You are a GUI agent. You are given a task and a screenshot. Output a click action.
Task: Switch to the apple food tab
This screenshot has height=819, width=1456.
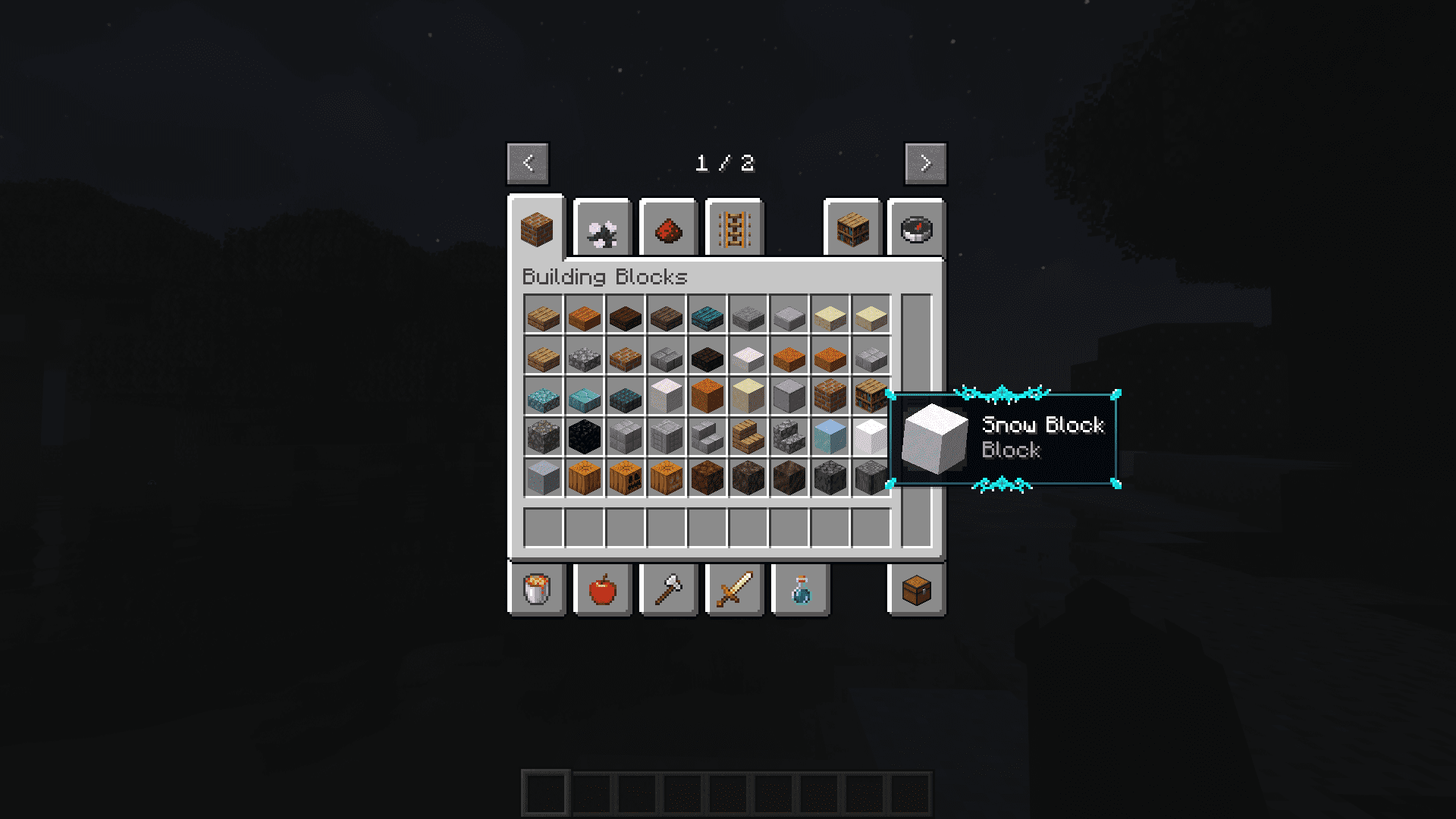tap(603, 590)
